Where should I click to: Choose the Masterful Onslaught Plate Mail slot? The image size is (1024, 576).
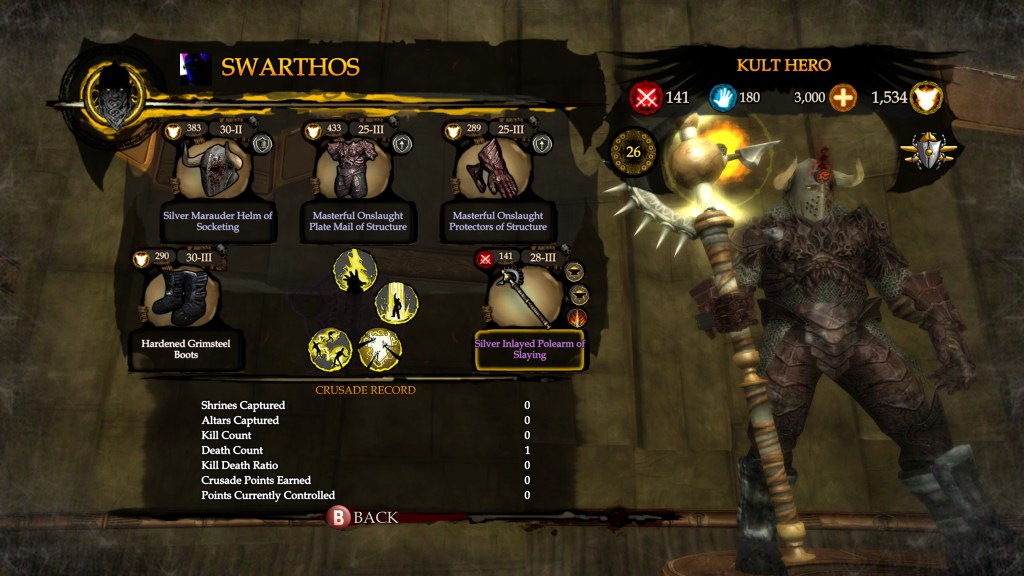click(x=356, y=170)
